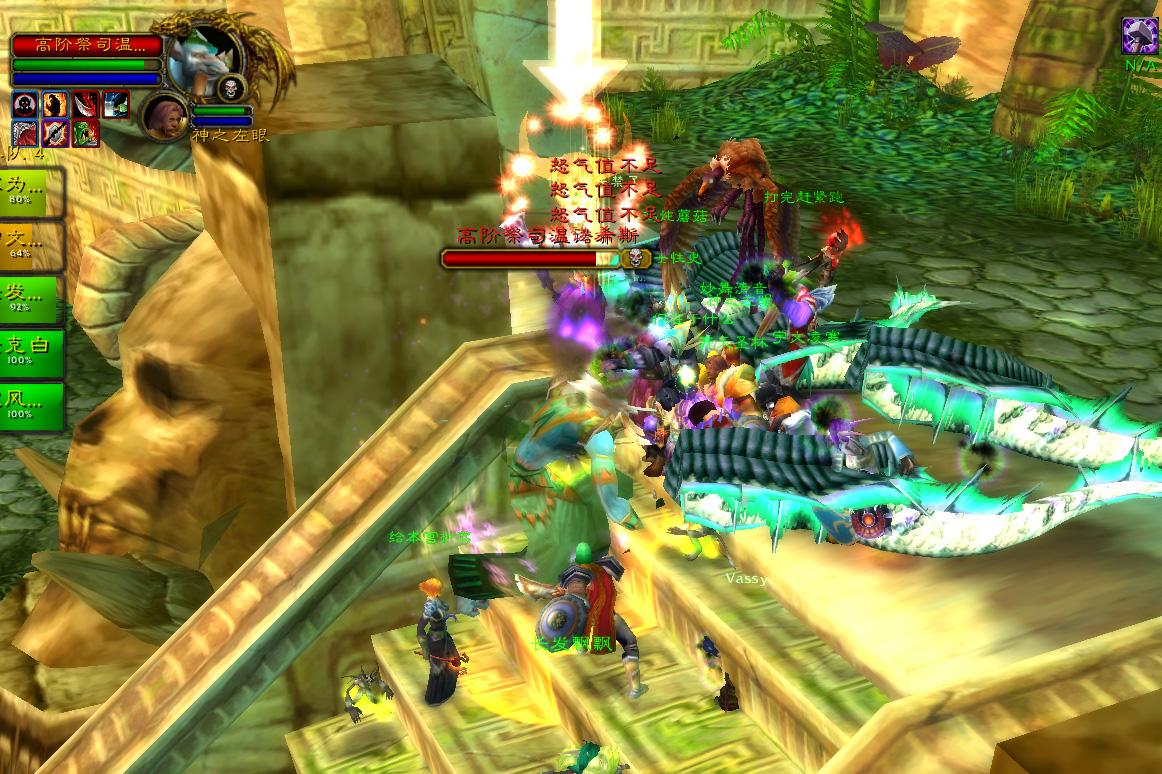1162x774 pixels.
Task: Click the skull raid marker on nameplate
Action: click(634, 258)
